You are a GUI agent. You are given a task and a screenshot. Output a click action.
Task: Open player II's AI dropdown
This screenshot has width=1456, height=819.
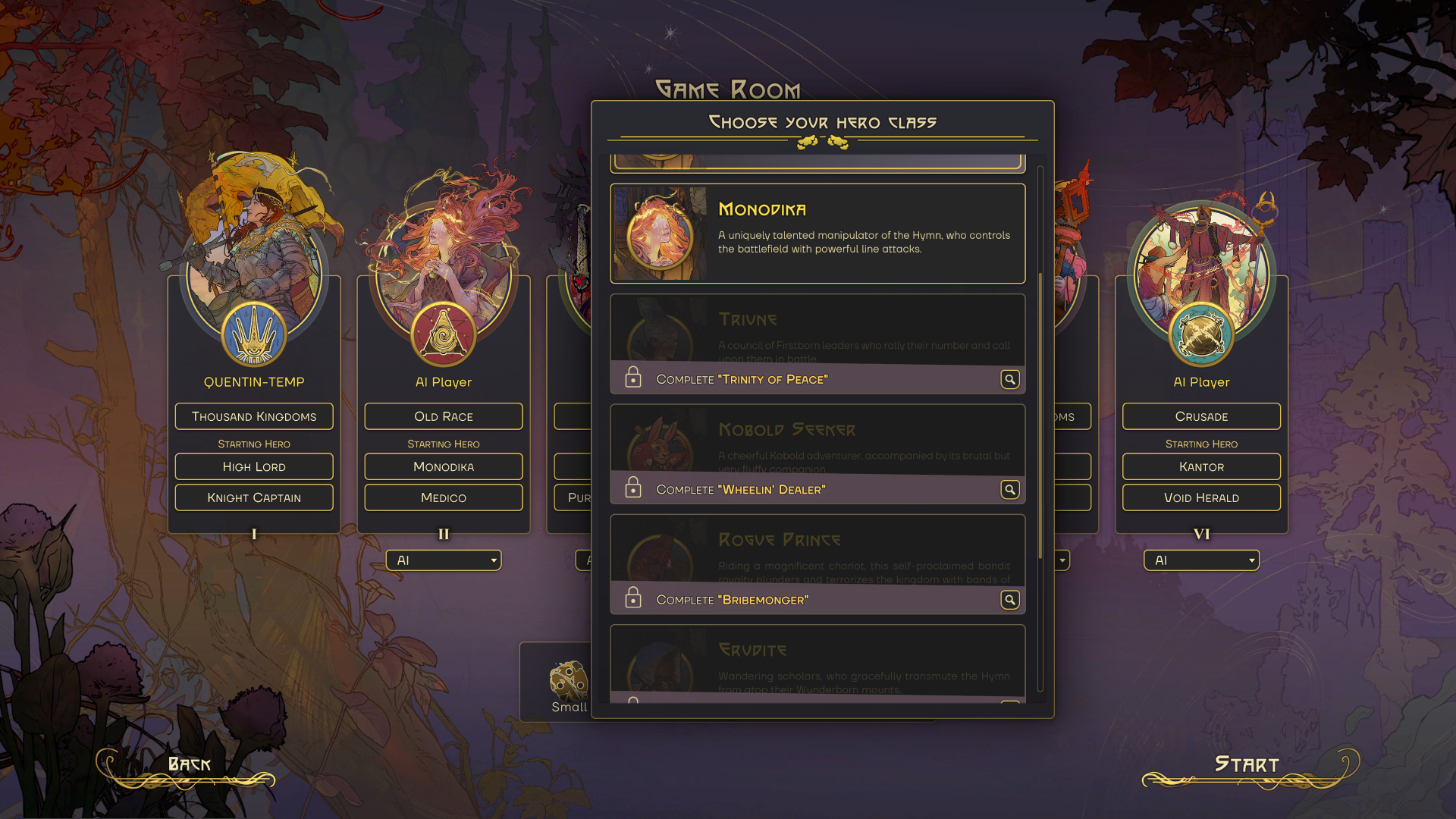pos(444,560)
